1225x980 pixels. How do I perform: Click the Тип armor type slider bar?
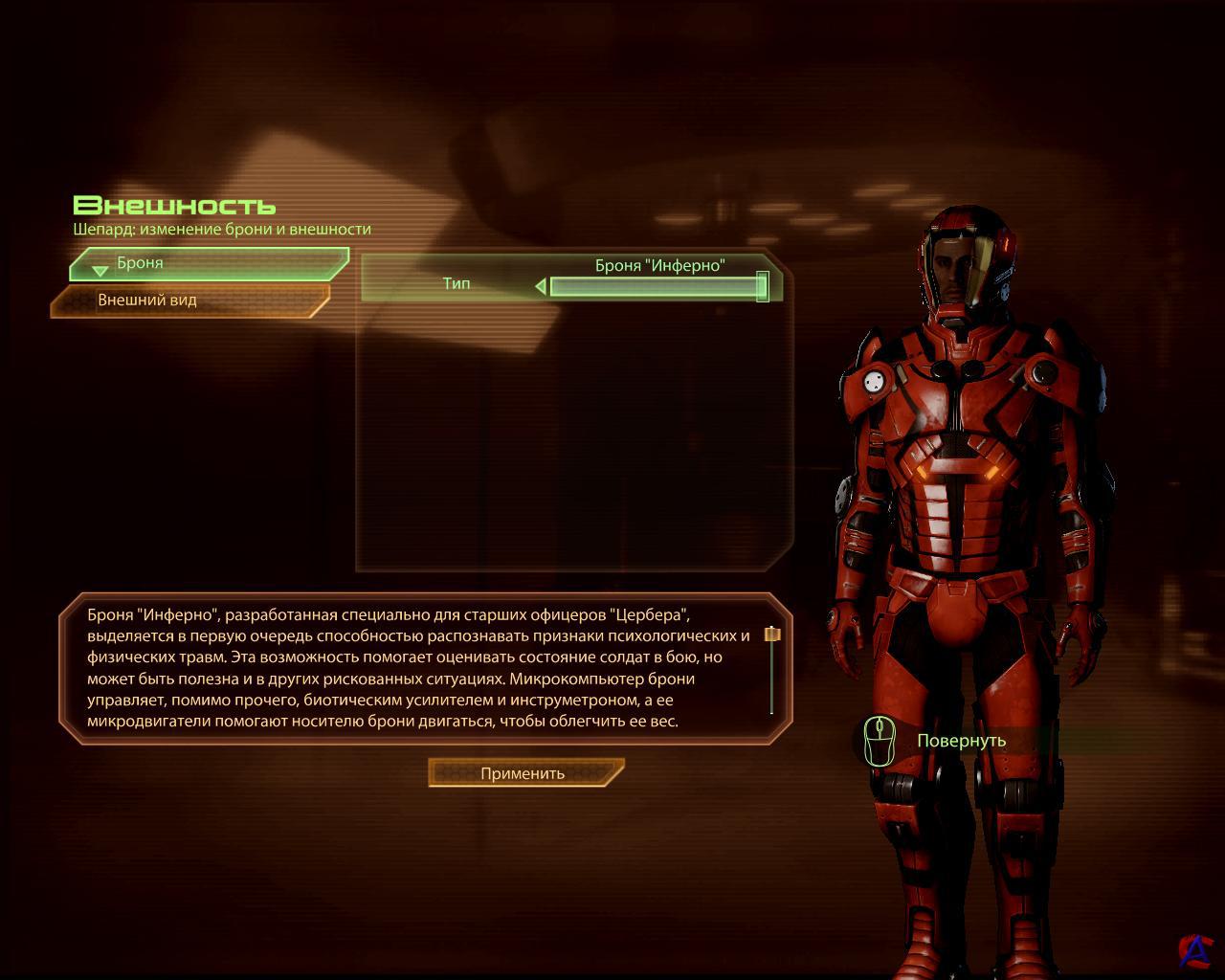656,286
